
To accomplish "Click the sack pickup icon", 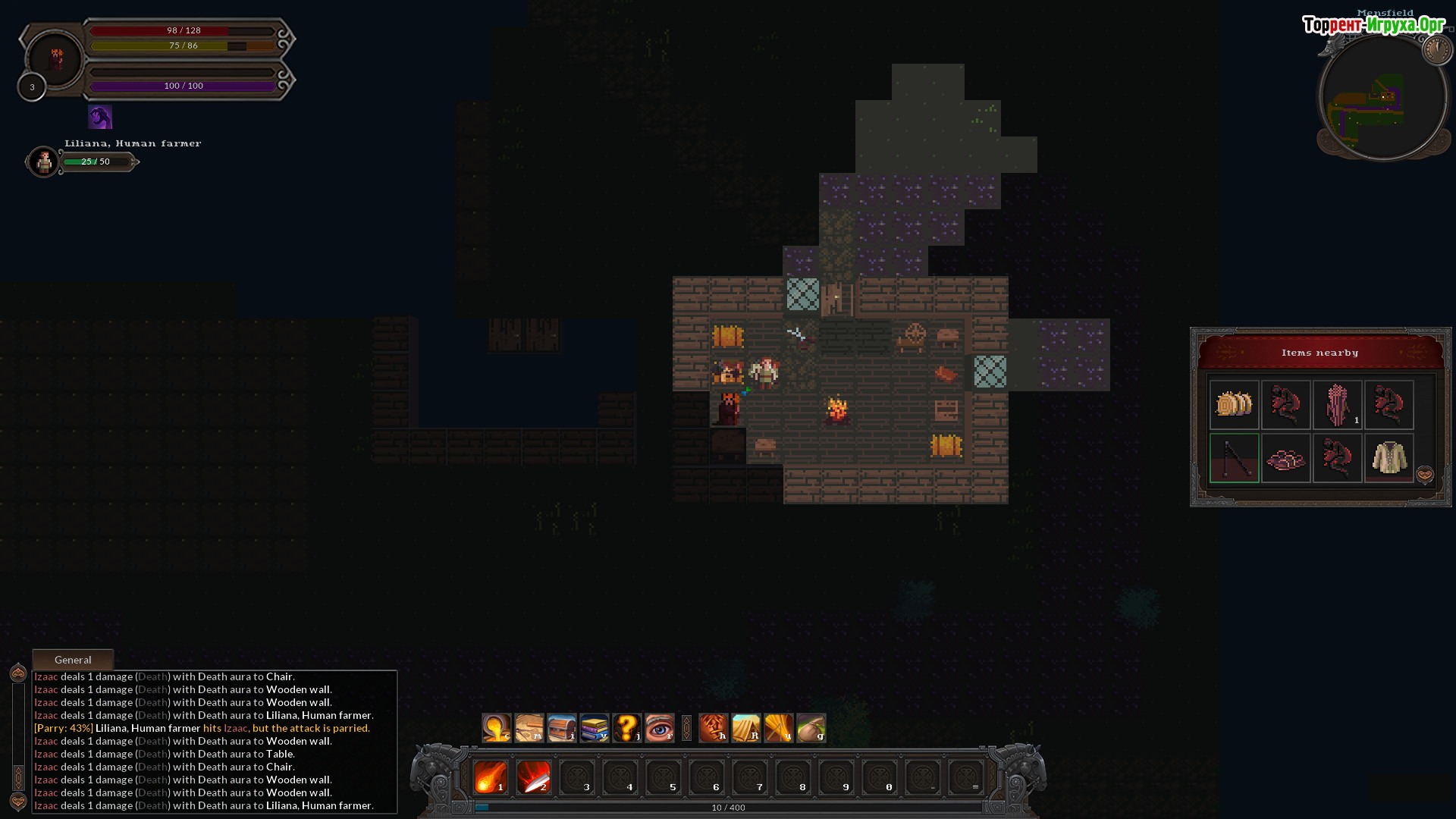I will tap(811, 728).
